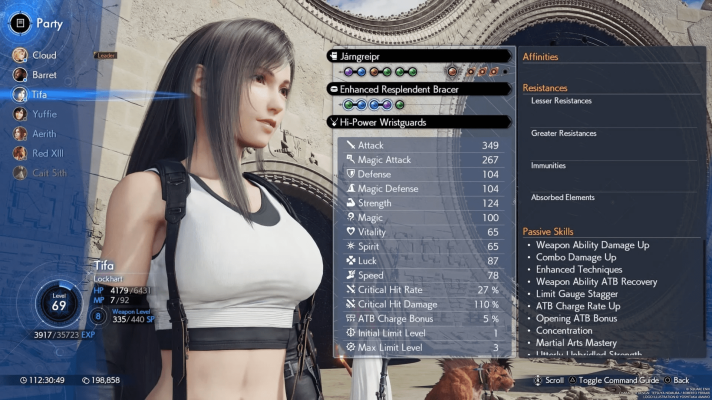Pick Yuffie from the party list
This screenshot has height=400, width=712.
click(x=43, y=113)
